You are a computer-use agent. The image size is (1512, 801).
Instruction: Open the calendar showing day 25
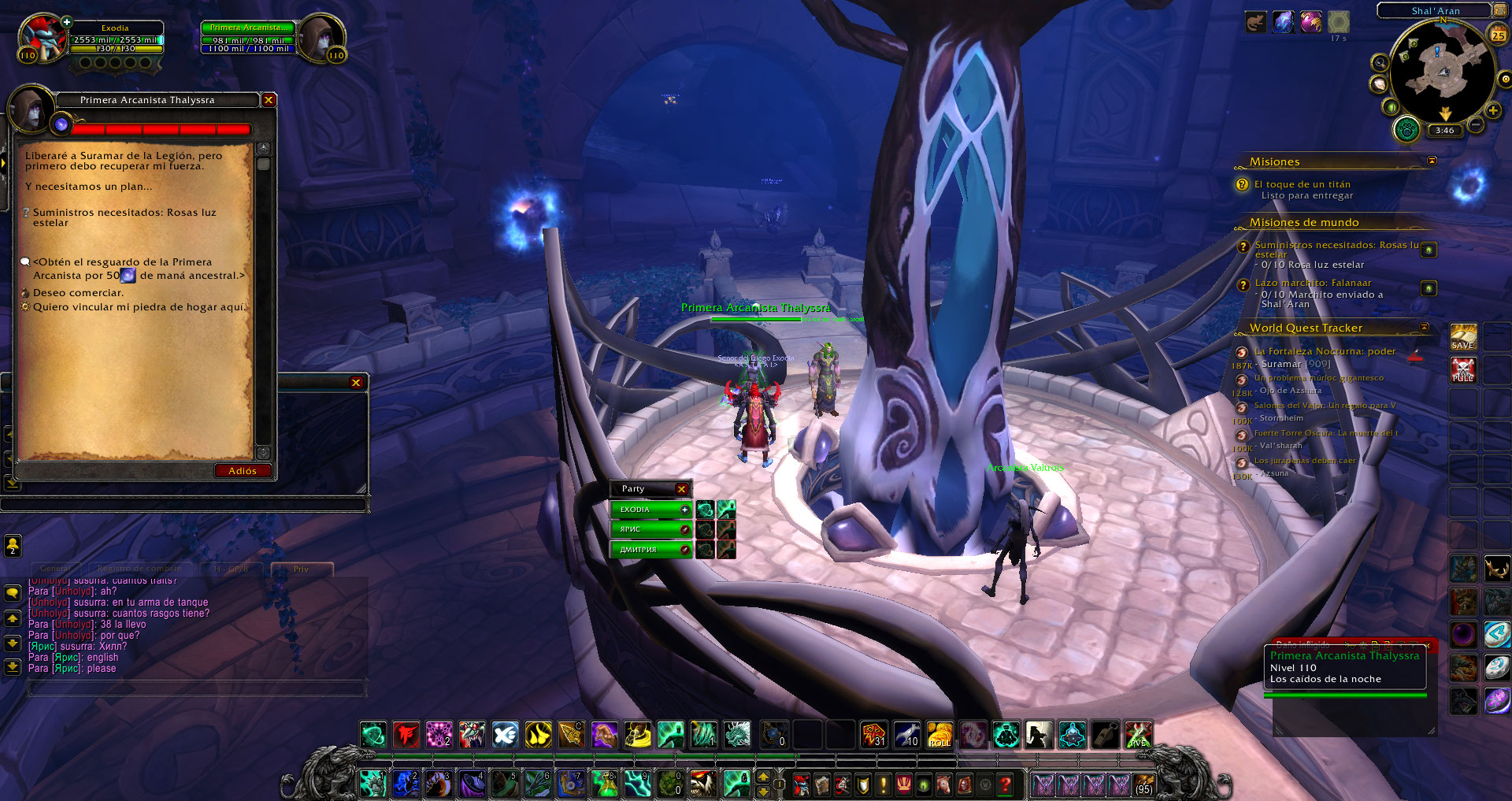pos(1498,35)
